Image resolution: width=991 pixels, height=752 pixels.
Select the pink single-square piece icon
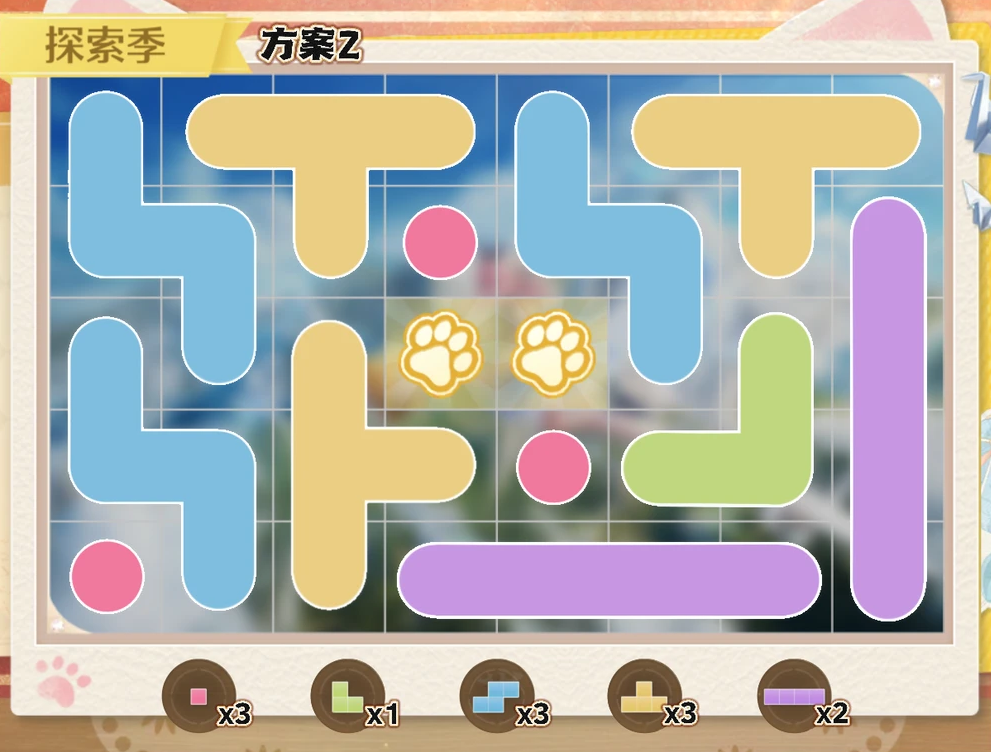point(198,696)
